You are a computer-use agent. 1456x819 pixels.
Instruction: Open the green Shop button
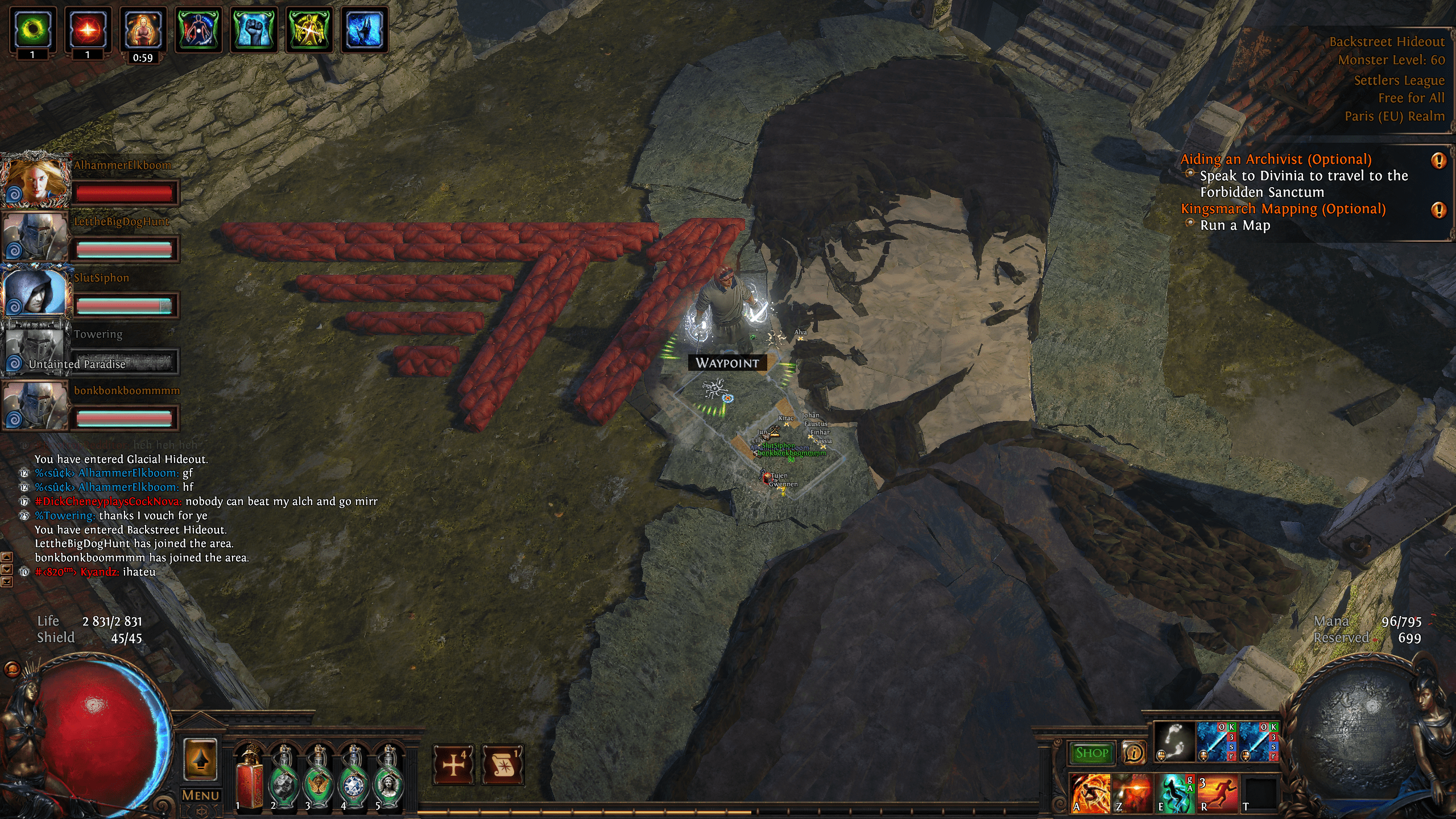pos(1091,753)
